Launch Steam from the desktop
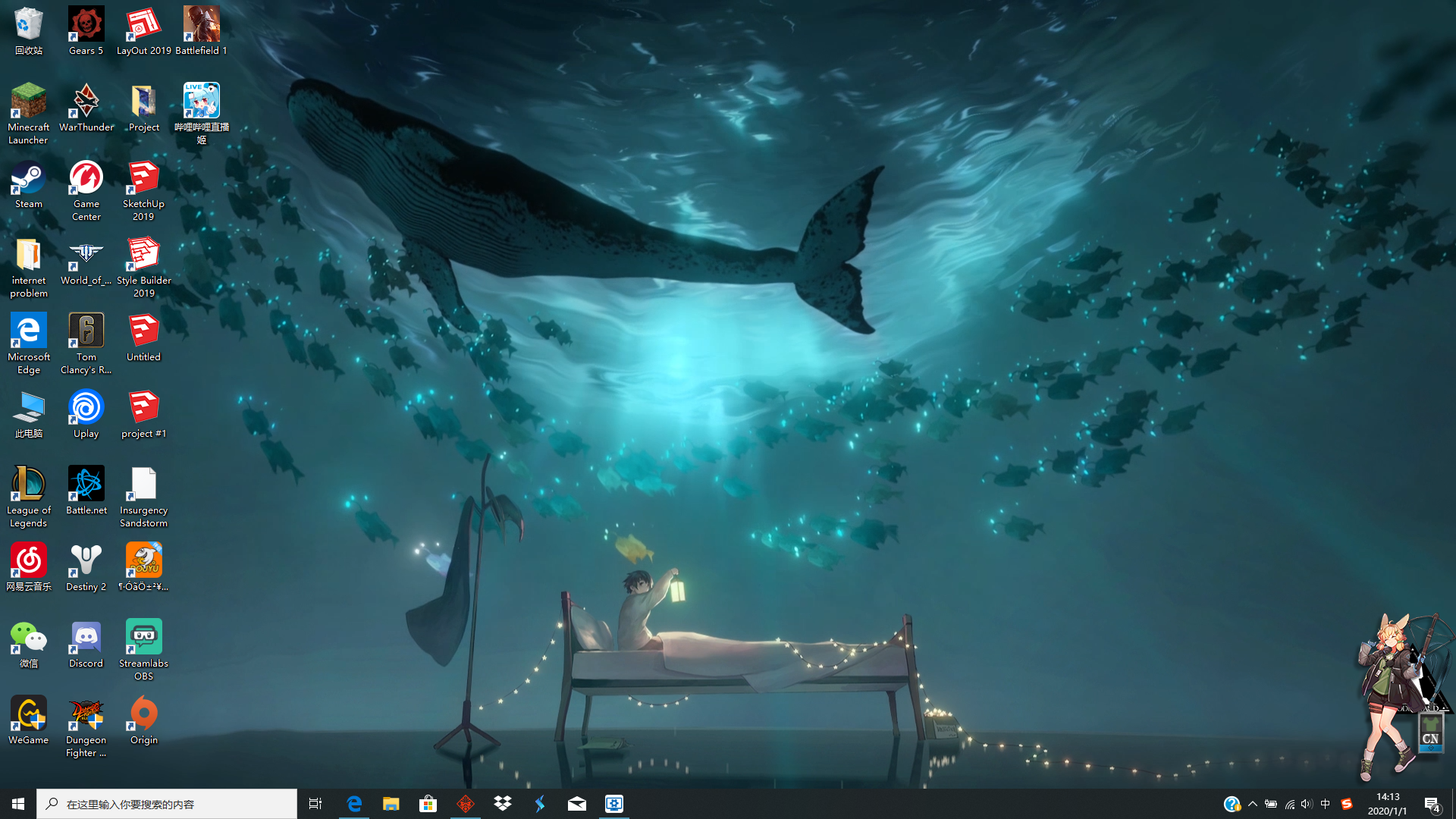 tap(28, 184)
